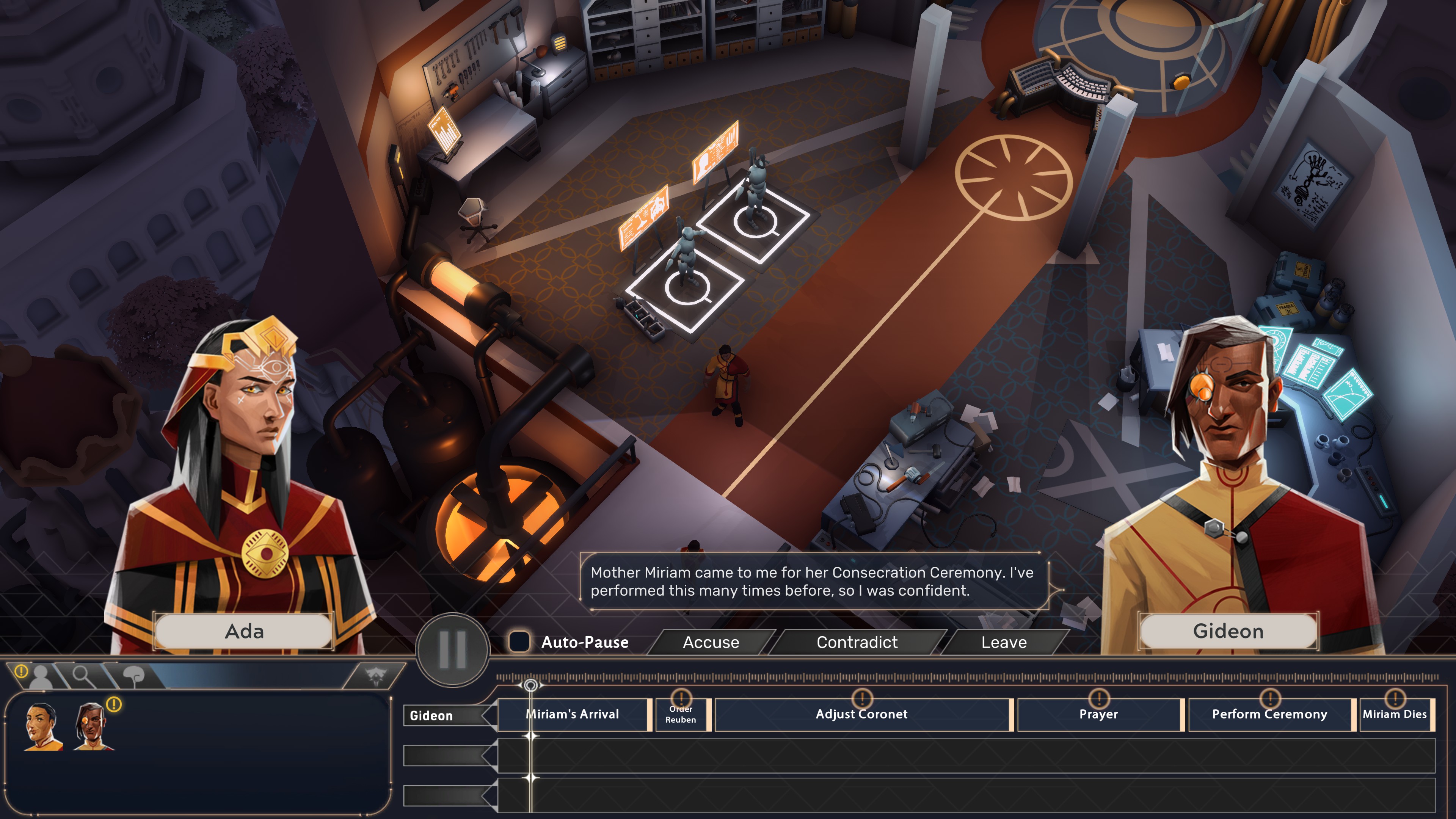Screen dimensions: 1456x819
Task: Open the Prayer timeline segment
Action: point(1098,714)
